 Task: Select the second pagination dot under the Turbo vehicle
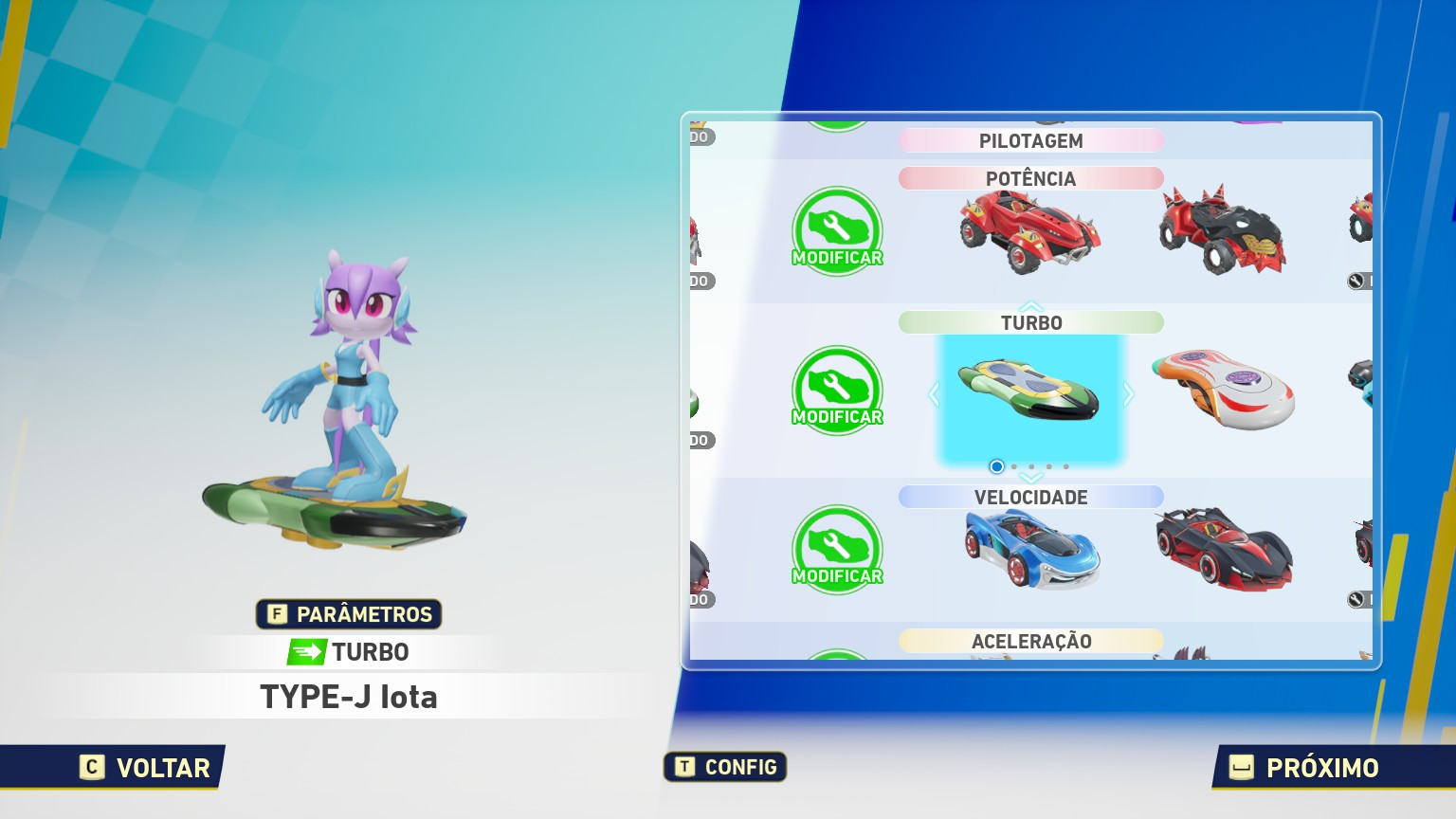tap(1014, 466)
